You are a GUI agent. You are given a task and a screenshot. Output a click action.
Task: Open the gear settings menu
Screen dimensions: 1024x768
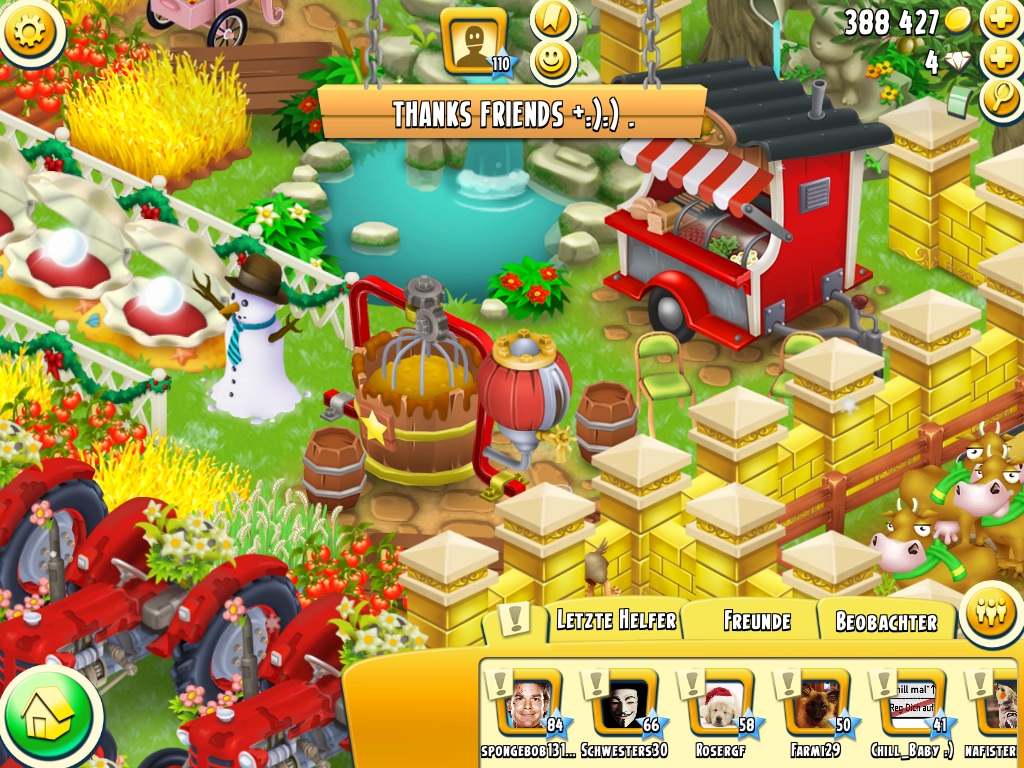(31, 31)
